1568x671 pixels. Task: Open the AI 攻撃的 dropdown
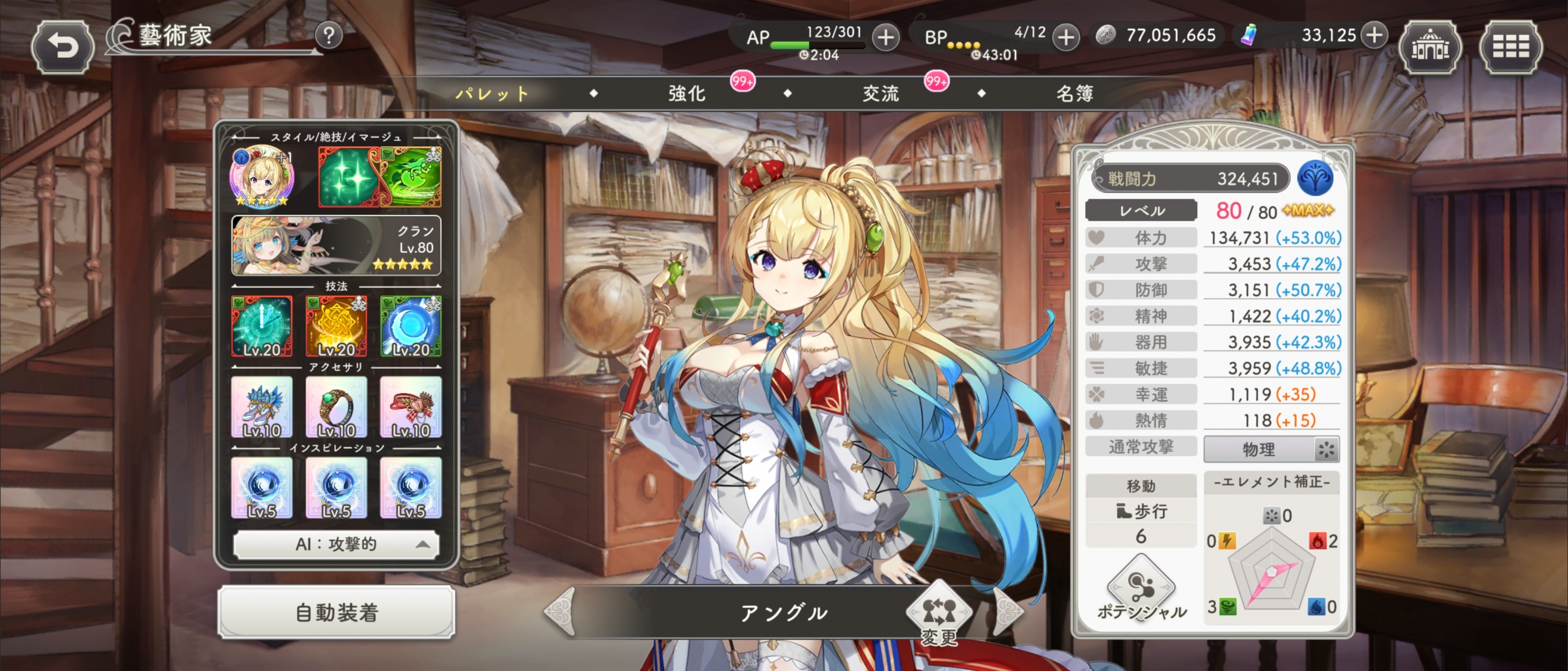coord(336,545)
